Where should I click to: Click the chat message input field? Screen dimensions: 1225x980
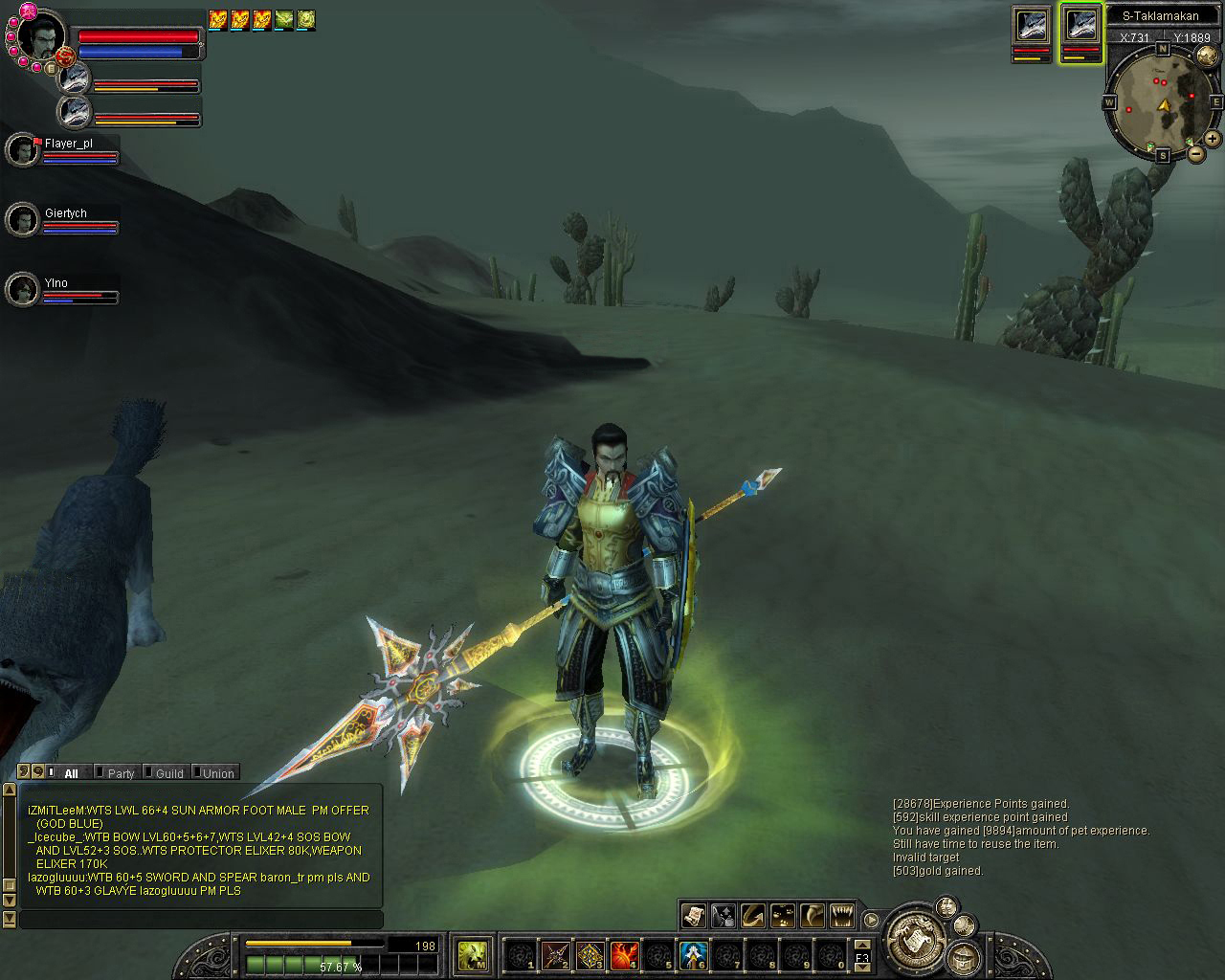(201, 920)
